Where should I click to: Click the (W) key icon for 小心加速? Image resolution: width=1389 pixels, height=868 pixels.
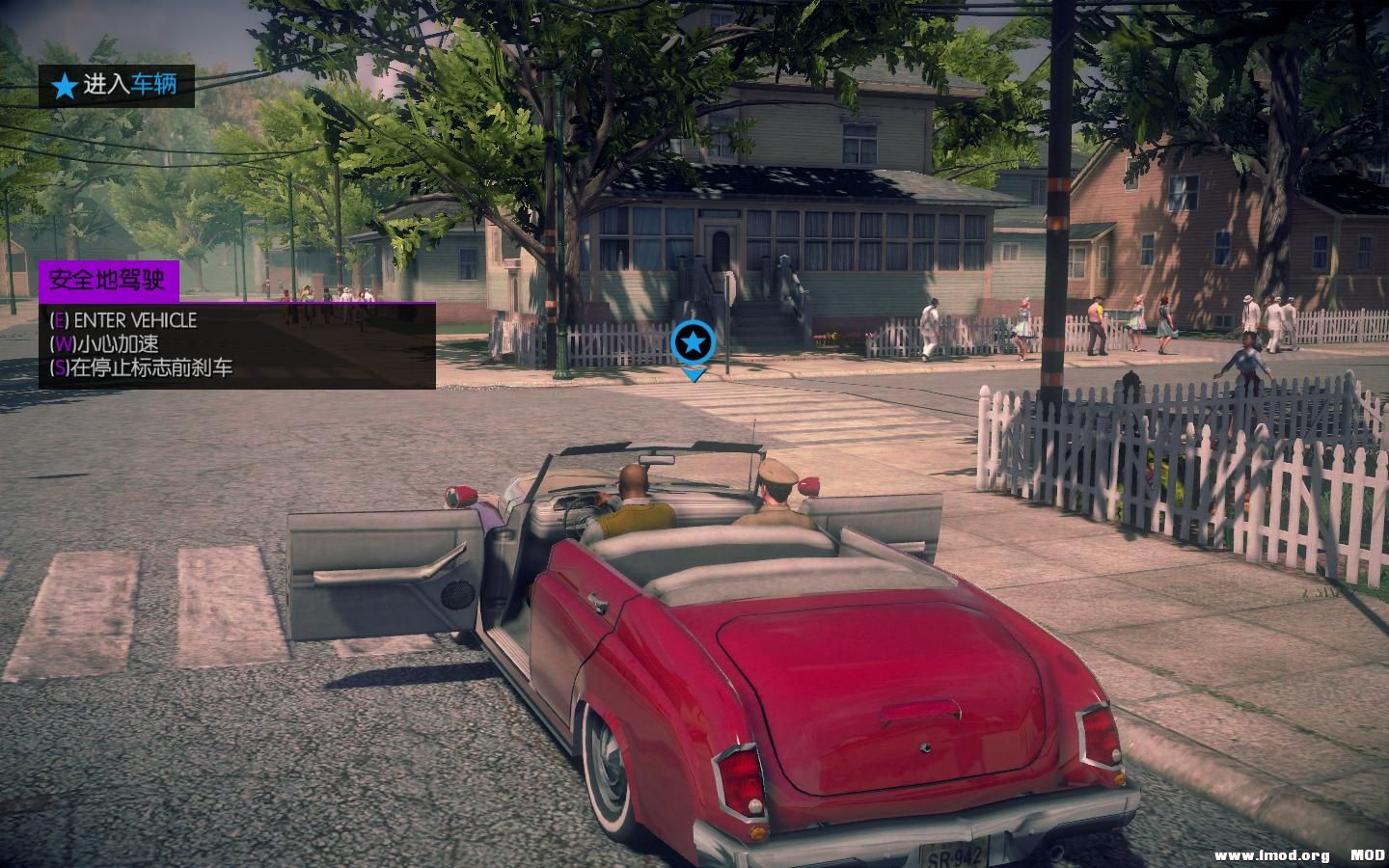click(x=60, y=343)
